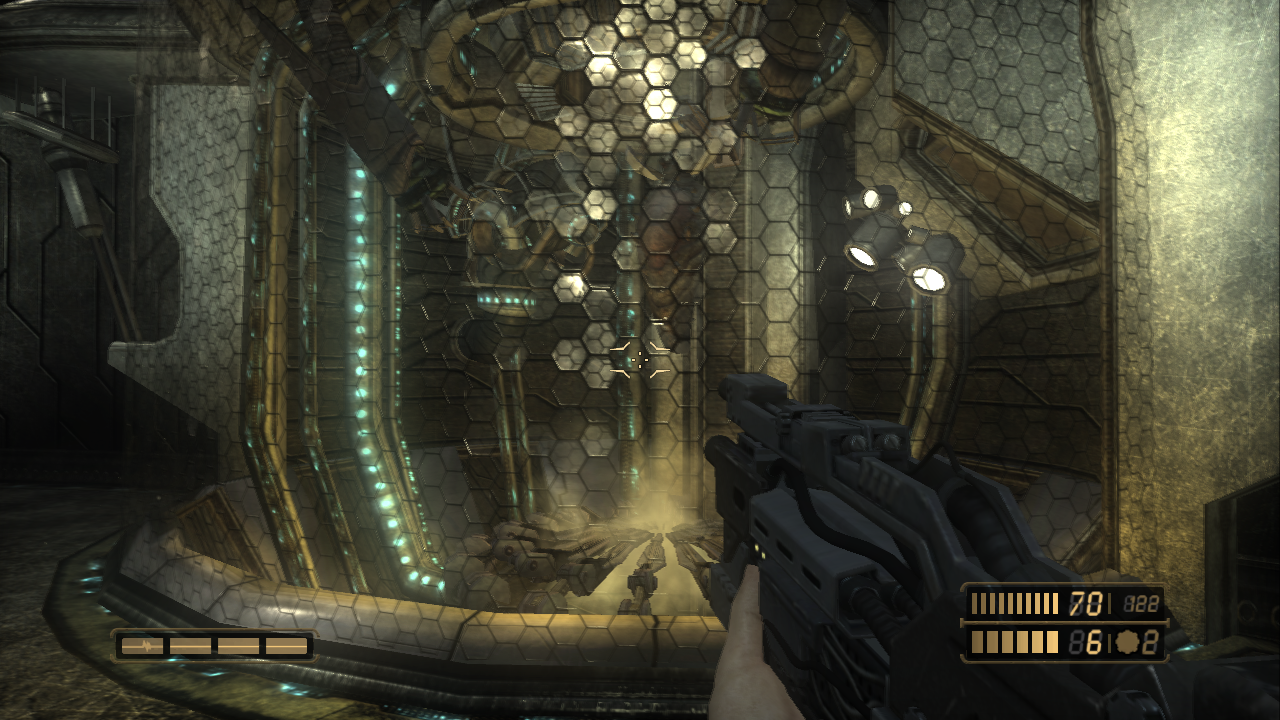
Task: Select the grenade icon in the ammo panel
Action: click(1127, 643)
